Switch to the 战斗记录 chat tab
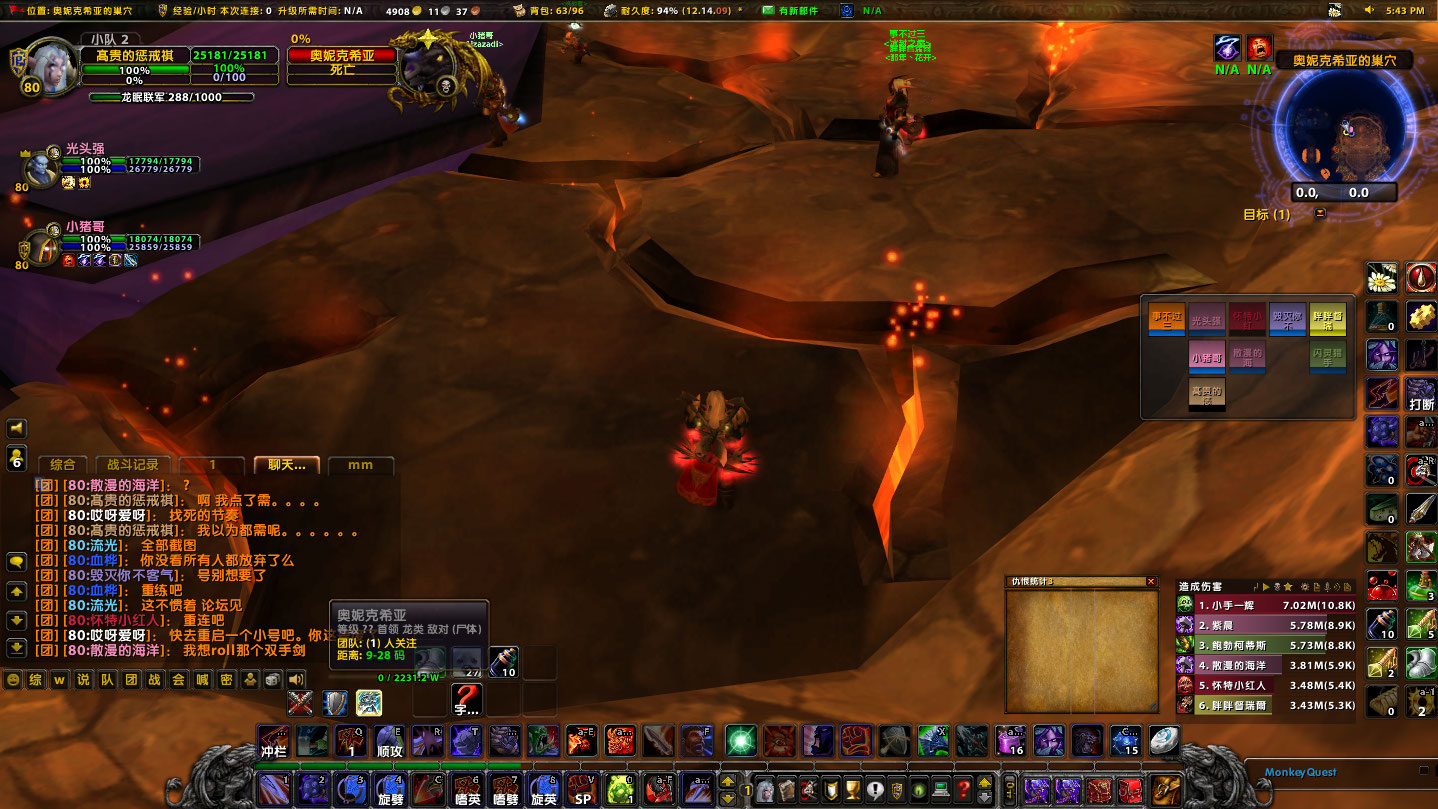 133,465
